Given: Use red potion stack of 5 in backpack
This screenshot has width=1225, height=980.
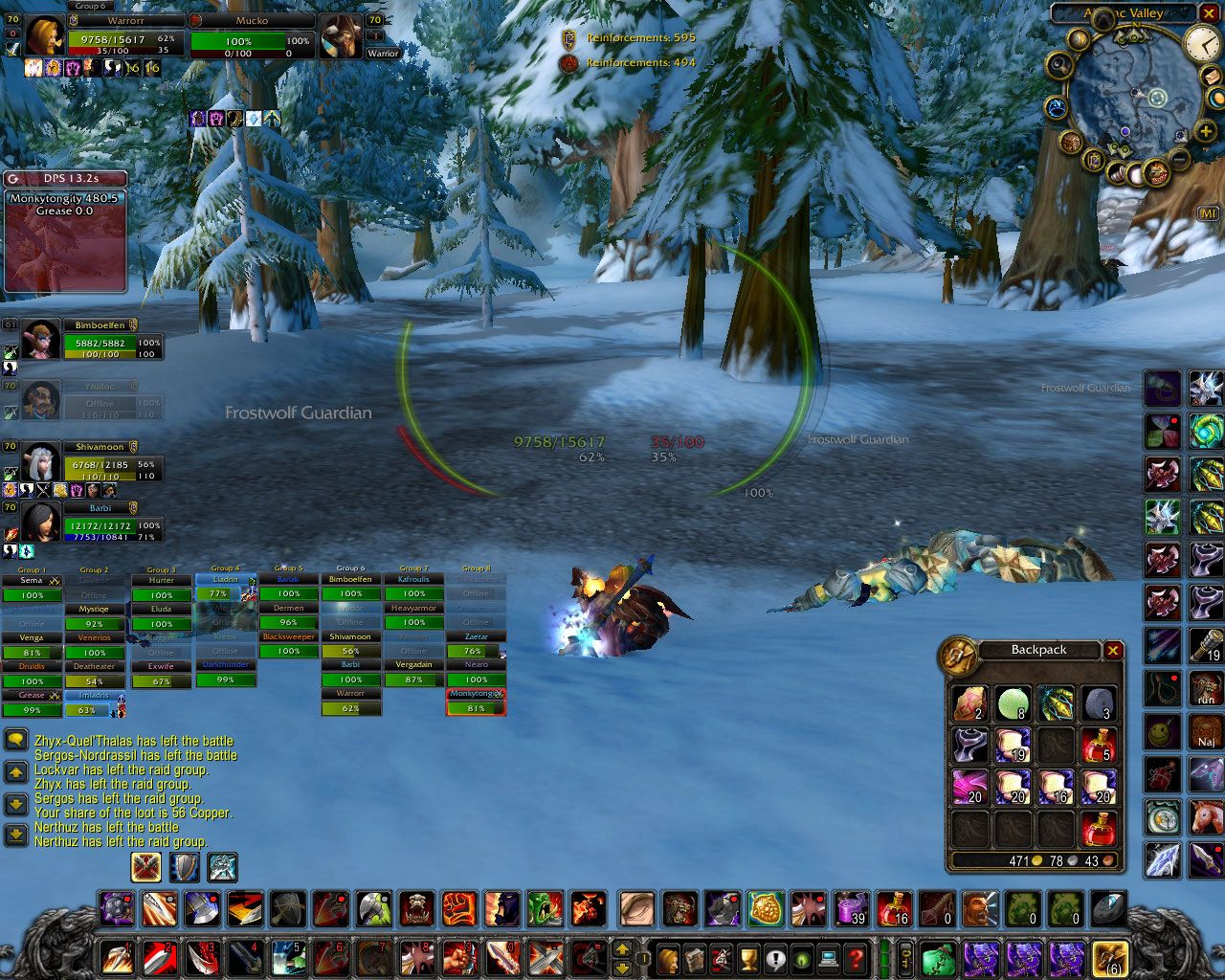Looking at the screenshot, I should click(1099, 745).
